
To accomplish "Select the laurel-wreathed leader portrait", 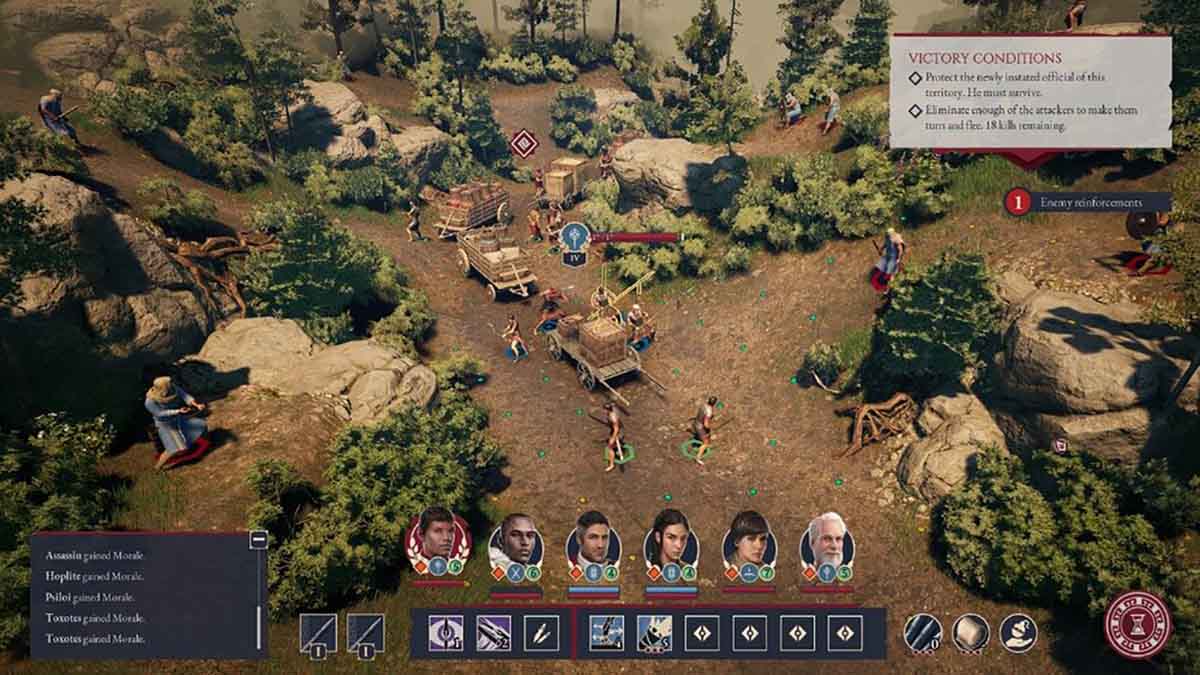I will point(437,540).
